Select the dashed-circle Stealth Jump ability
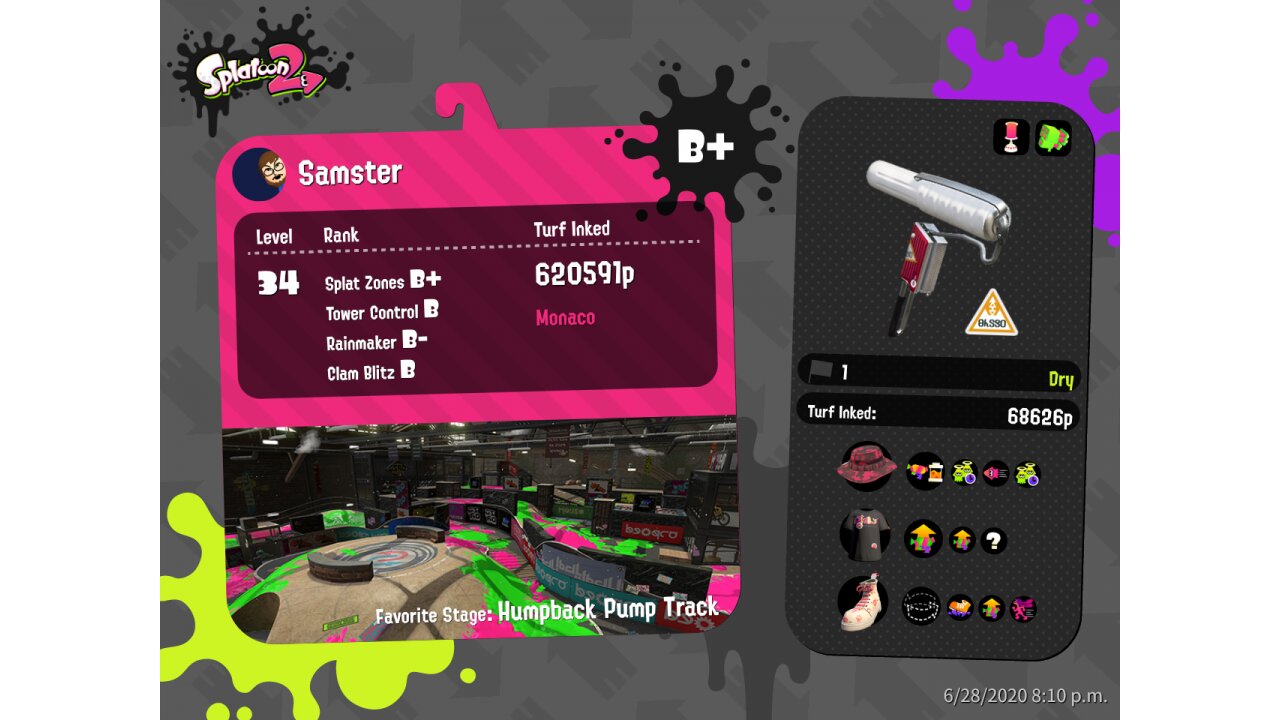 tap(921, 606)
